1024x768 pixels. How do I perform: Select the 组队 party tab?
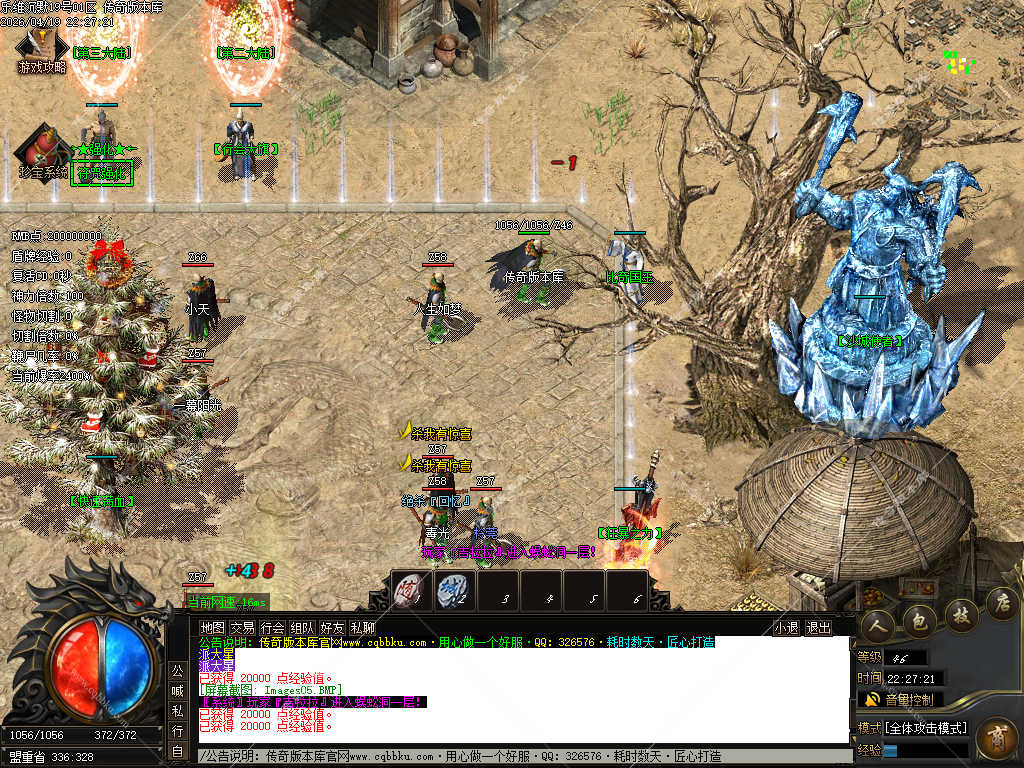(302, 628)
